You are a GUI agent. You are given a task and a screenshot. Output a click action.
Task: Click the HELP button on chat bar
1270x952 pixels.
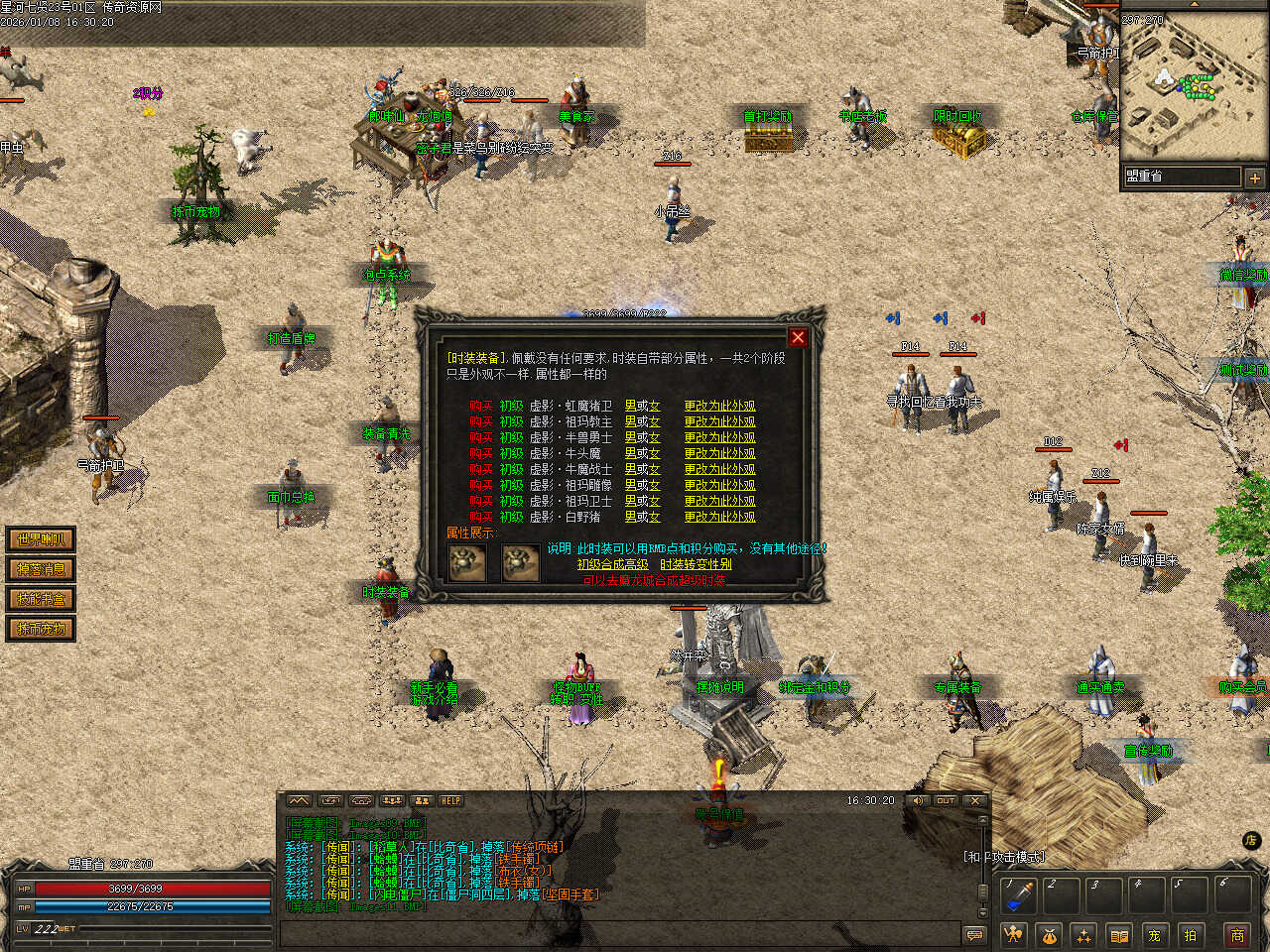pyautogui.click(x=451, y=801)
